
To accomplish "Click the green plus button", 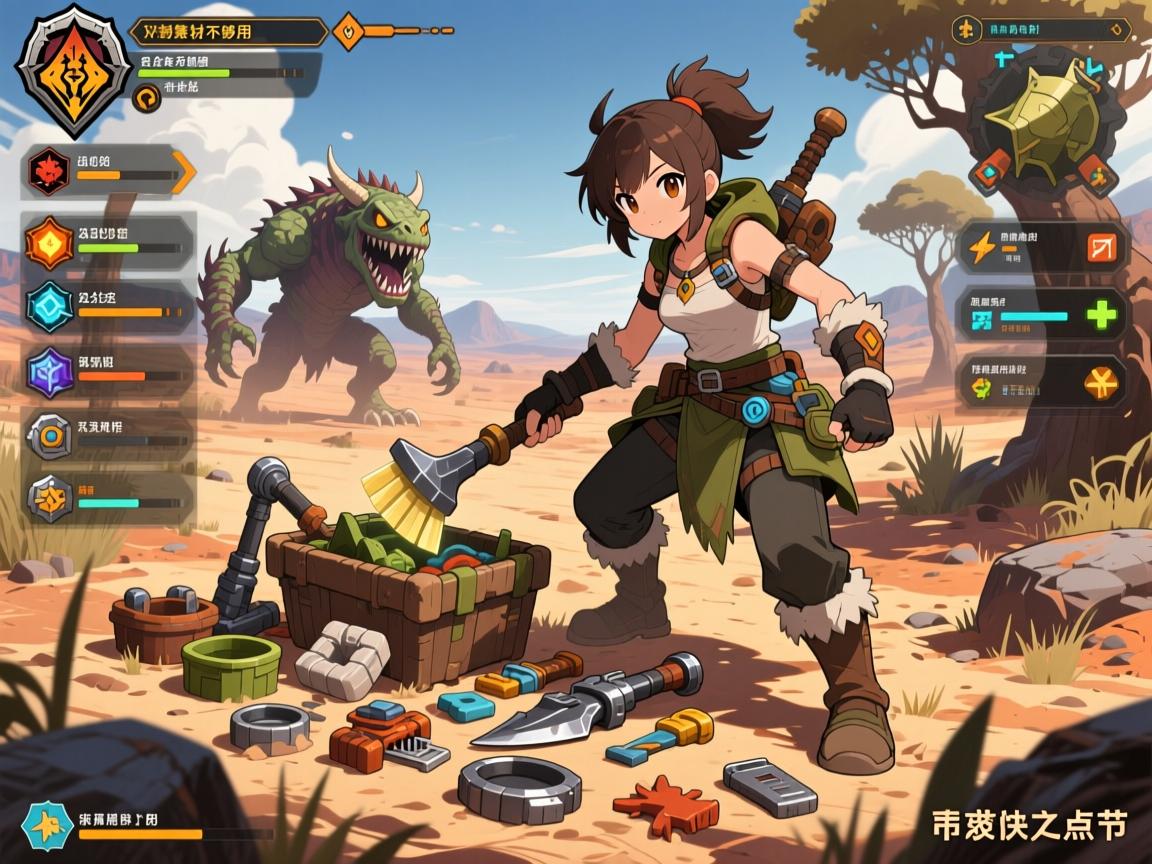I will [x=1101, y=316].
